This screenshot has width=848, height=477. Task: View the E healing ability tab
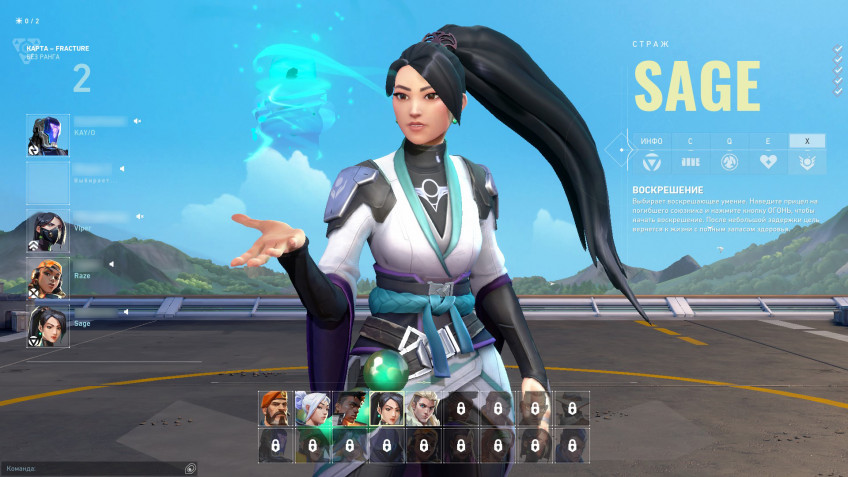(767, 141)
